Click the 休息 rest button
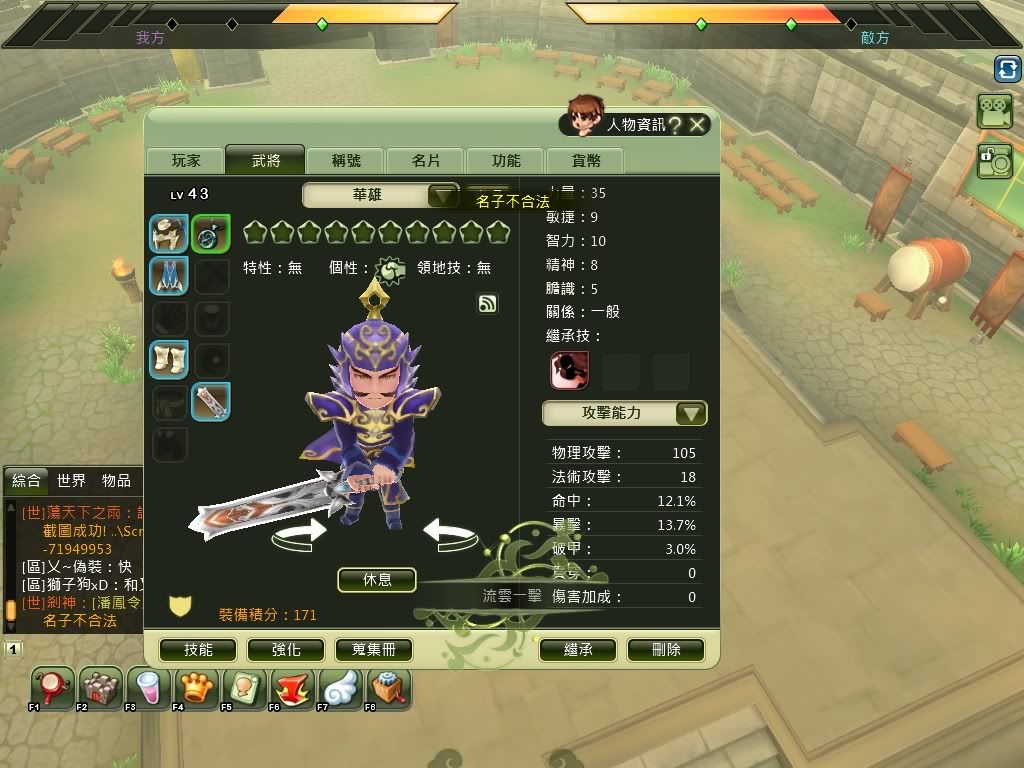The height and width of the screenshot is (768, 1024). (377, 580)
